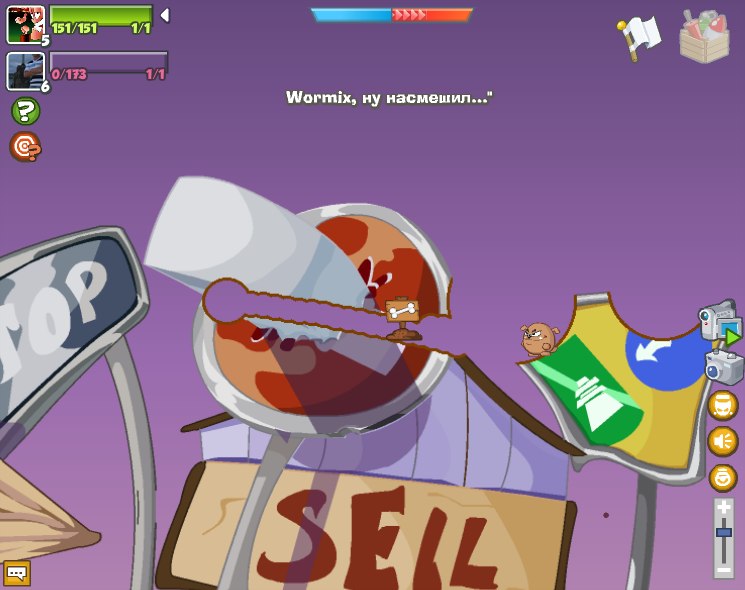Open the weapons crate
The image size is (745, 590).
(704, 37)
